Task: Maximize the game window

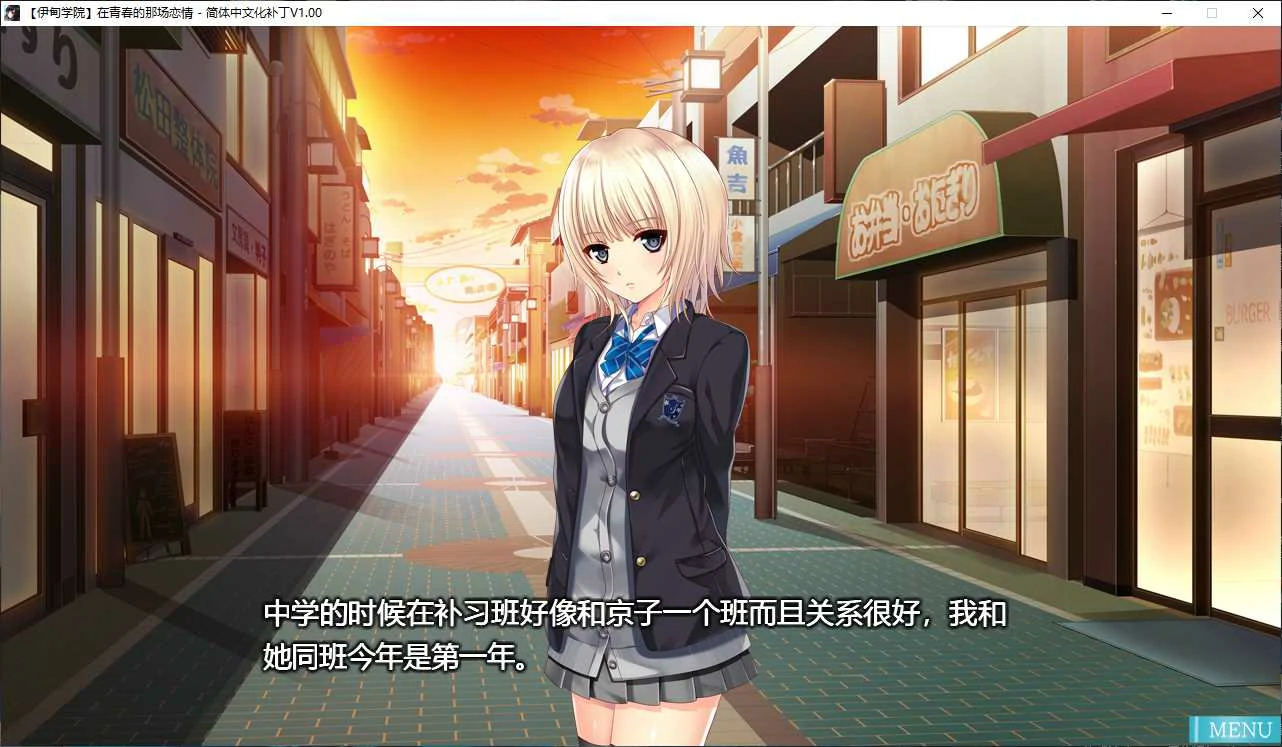Action: (1211, 13)
